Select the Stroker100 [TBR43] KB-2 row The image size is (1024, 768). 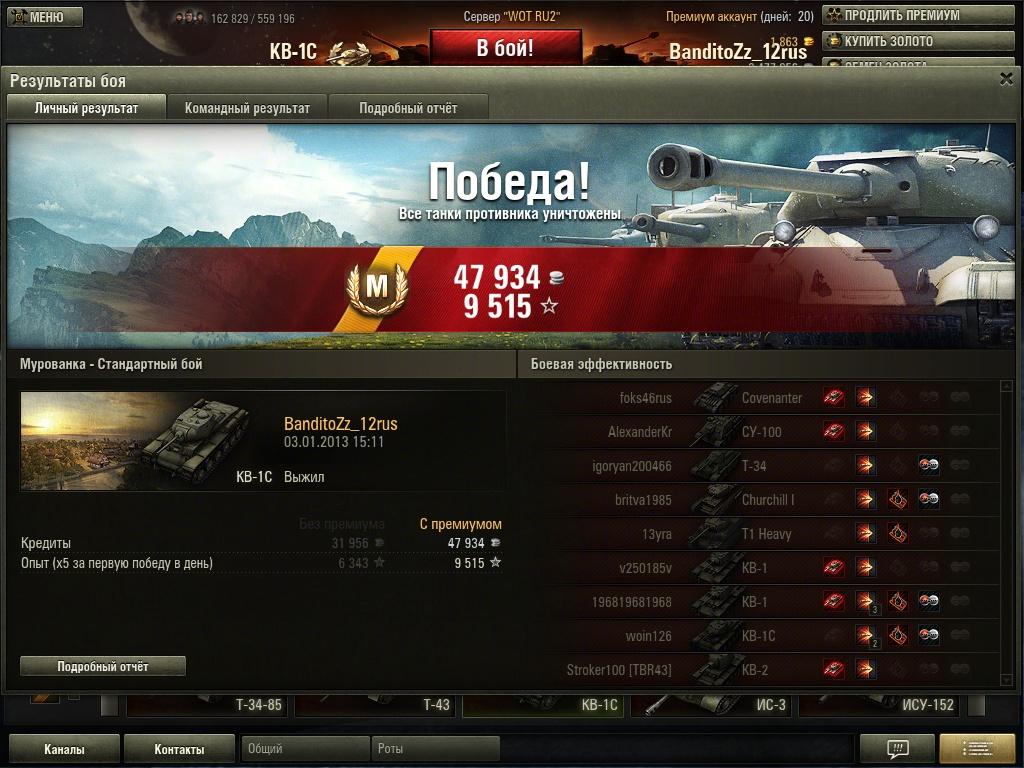pos(760,670)
